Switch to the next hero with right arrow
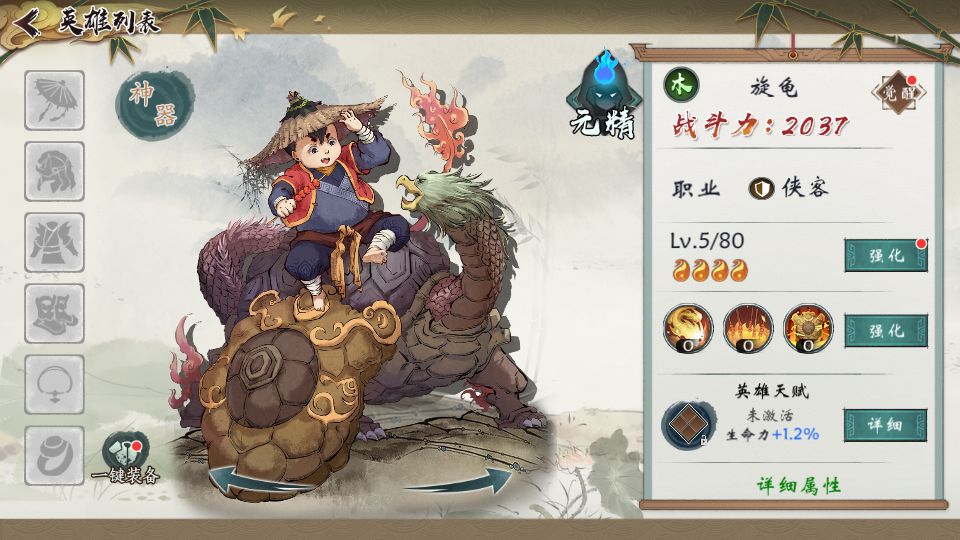 click(468, 481)
